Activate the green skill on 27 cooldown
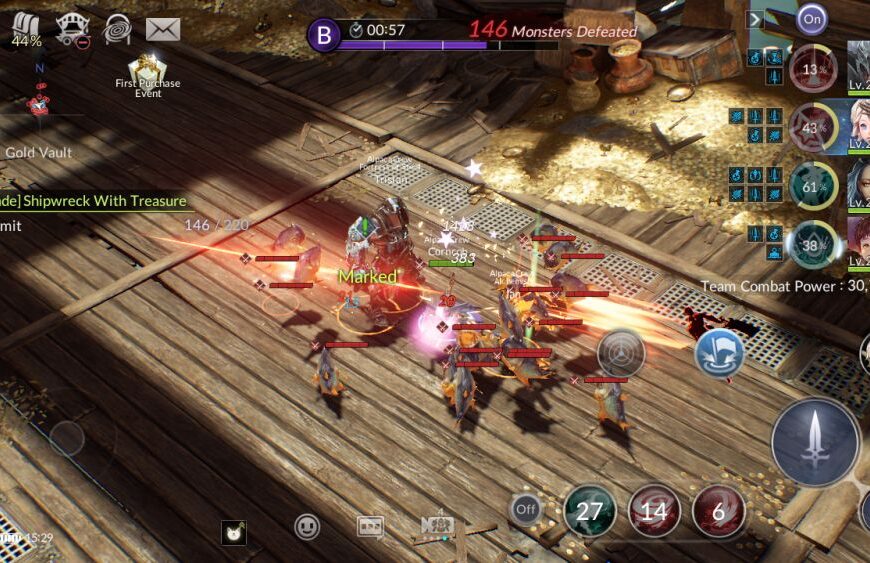This screenshot has height=563, width=870. pos(589,511)
